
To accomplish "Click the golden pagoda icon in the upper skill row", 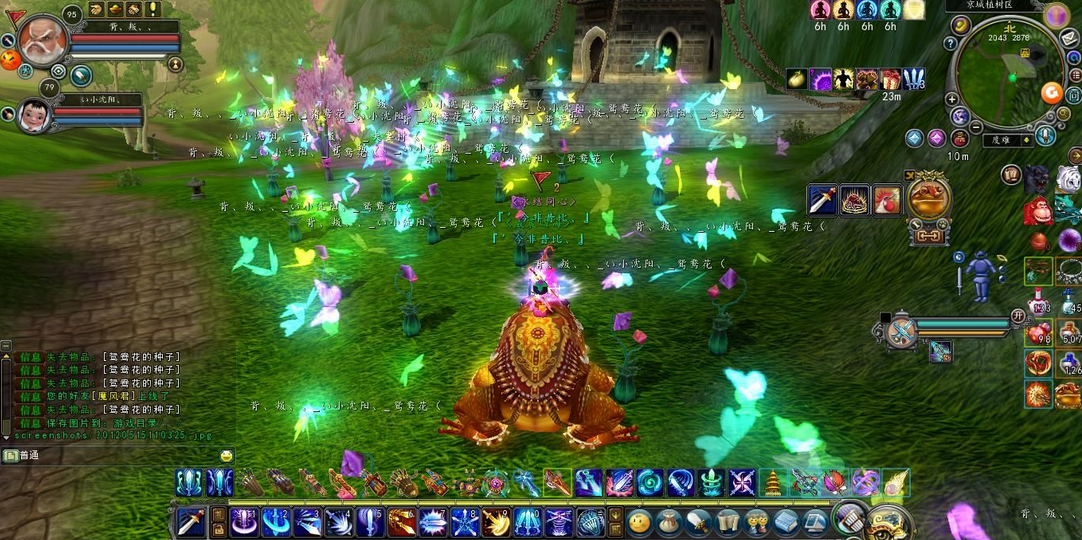I will (x=773, y=483).
